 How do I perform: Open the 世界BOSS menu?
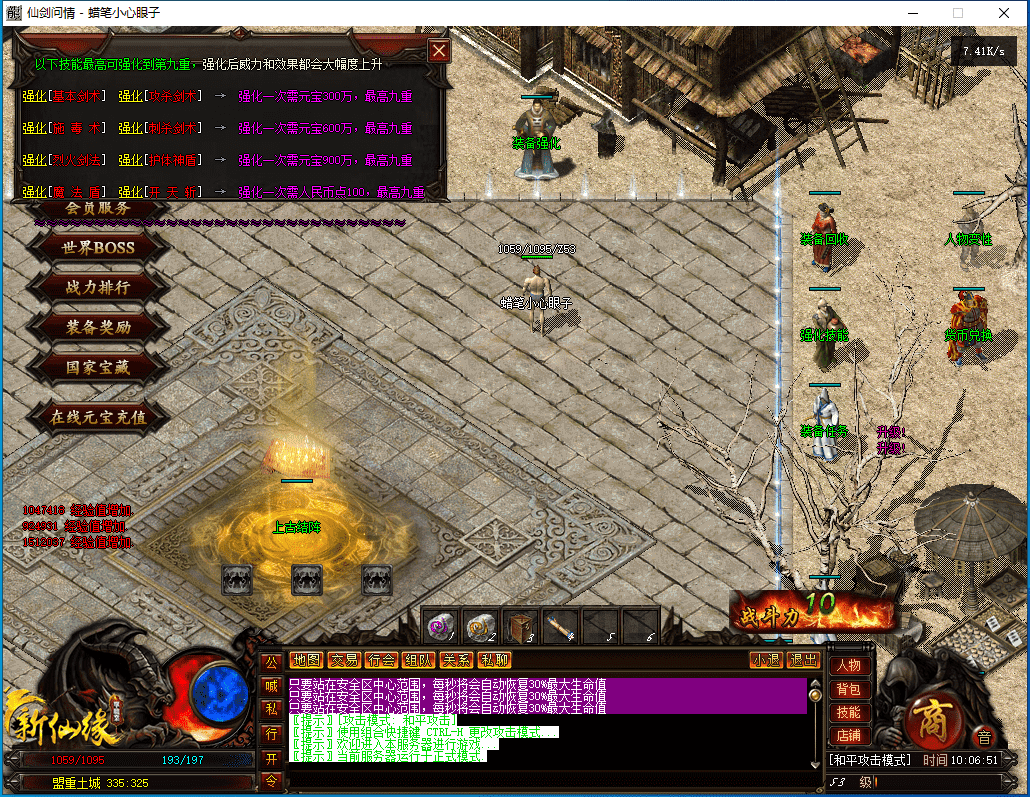tap(98, 247)
